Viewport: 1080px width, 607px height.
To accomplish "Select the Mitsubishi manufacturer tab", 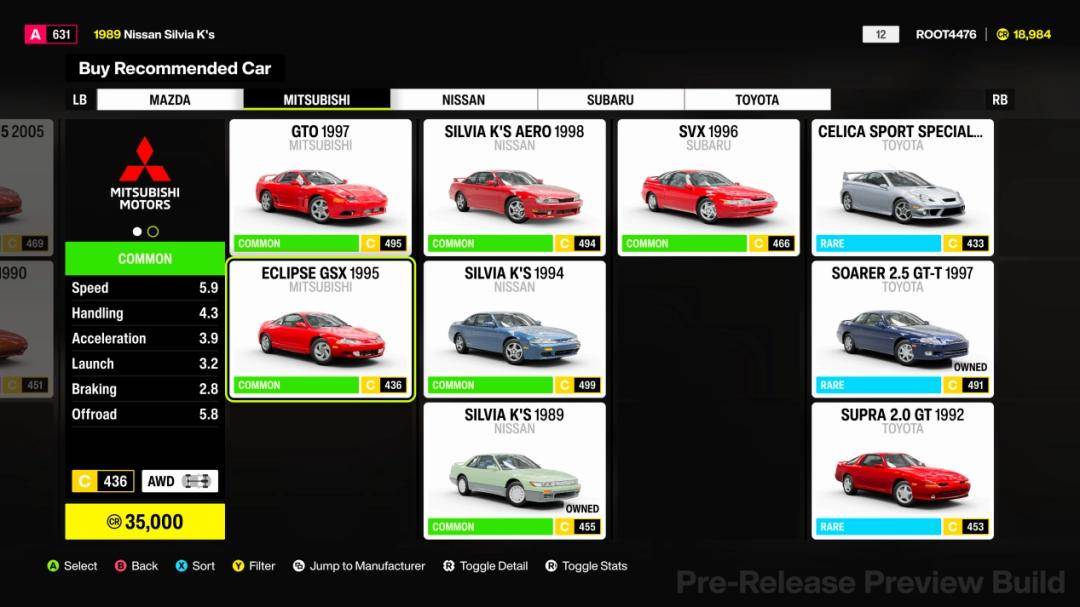I will pyautogui.click(x=317, y=100).
